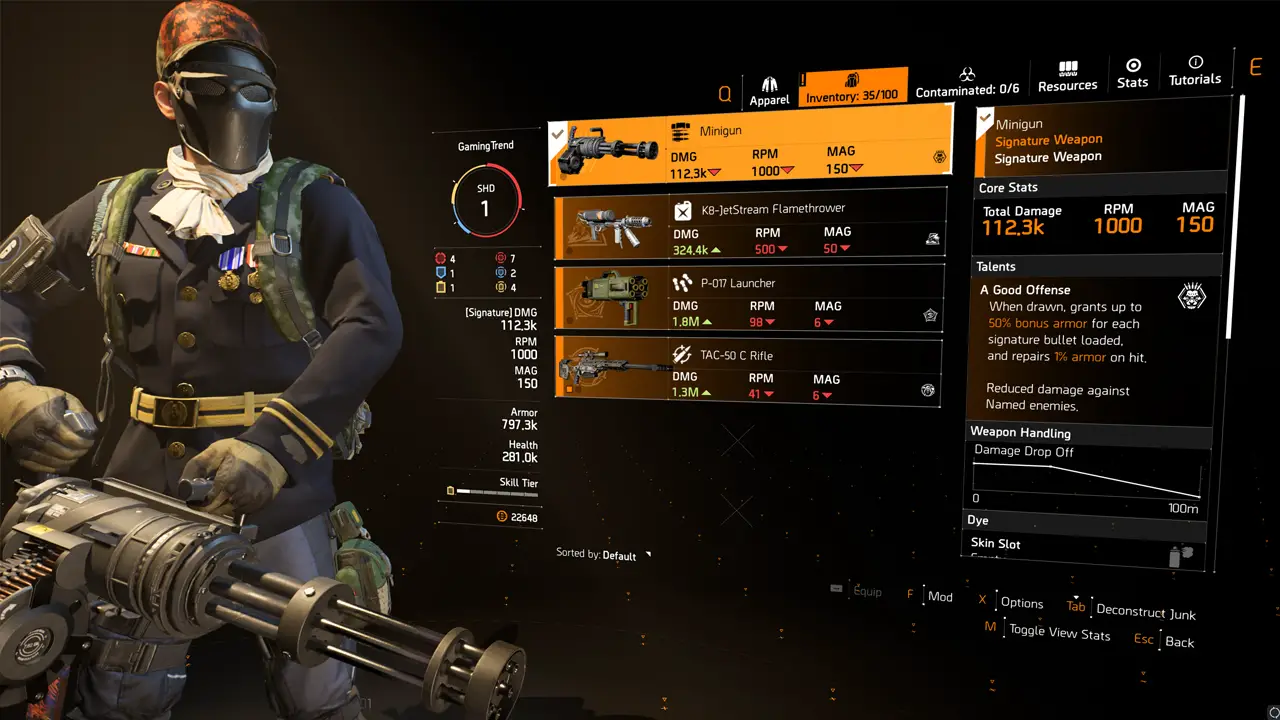Open the Inventory tab

[x=853, y=87]
